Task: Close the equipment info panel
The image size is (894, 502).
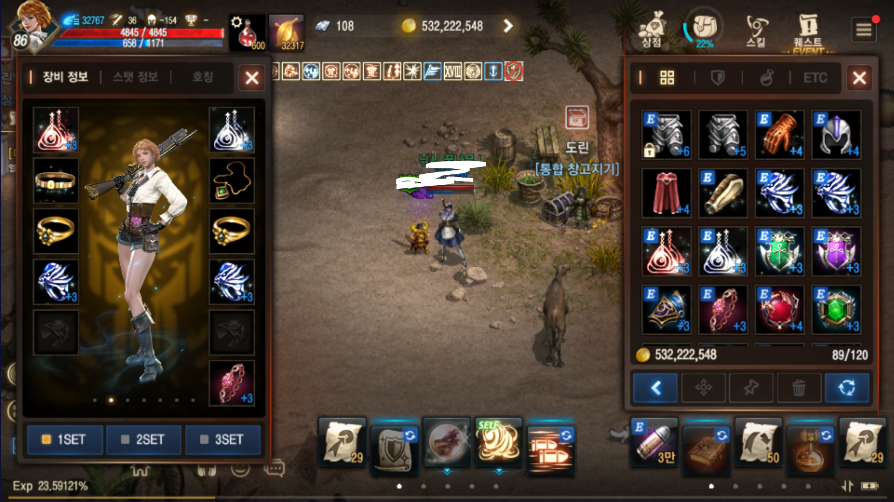Action: pyautogui.click(x=252, y=77)
